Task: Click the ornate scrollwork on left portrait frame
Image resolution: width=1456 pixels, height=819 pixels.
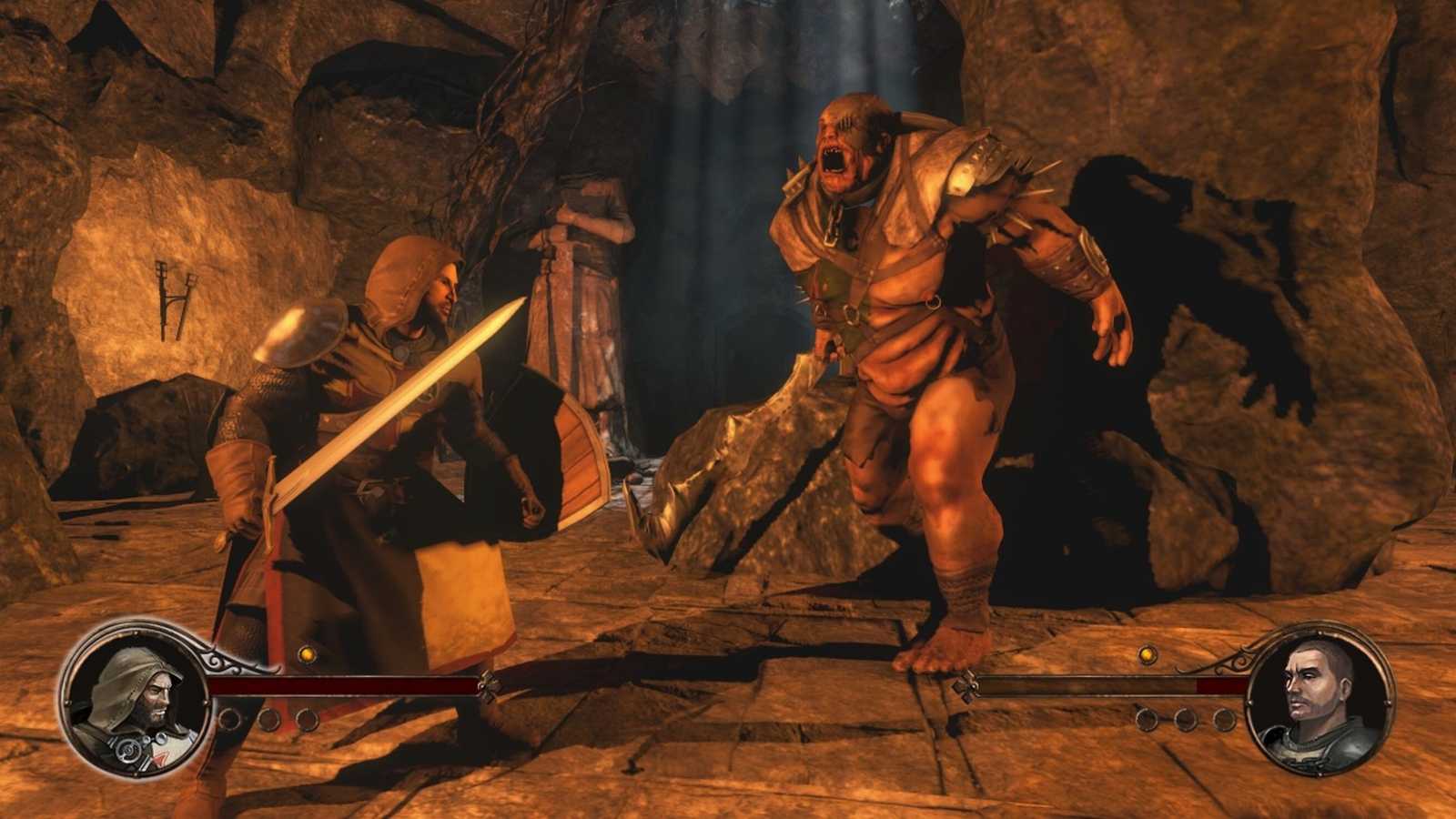Action: pos(217,663)
